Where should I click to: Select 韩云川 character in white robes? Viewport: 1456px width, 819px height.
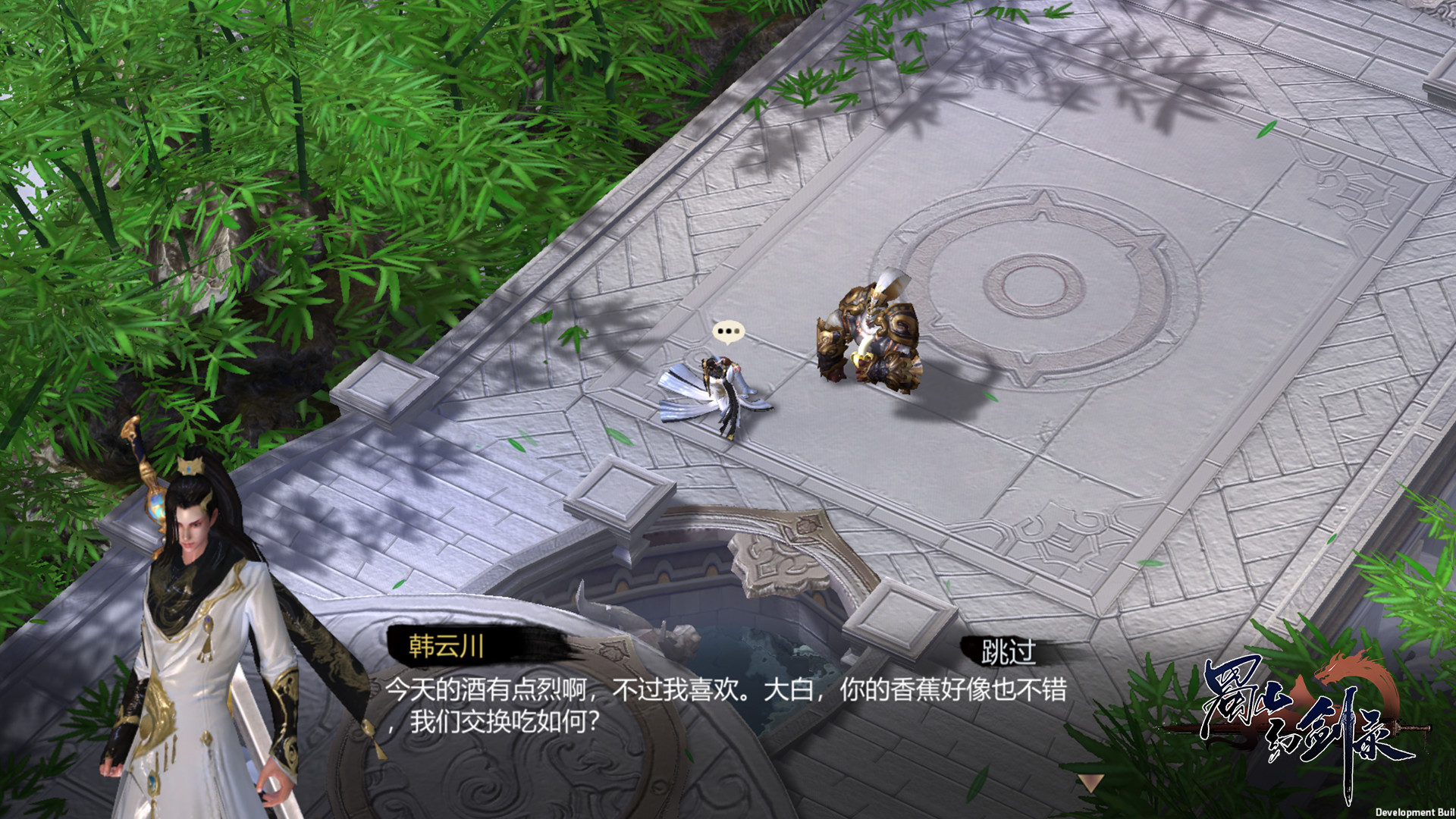[x=193, y=645]
